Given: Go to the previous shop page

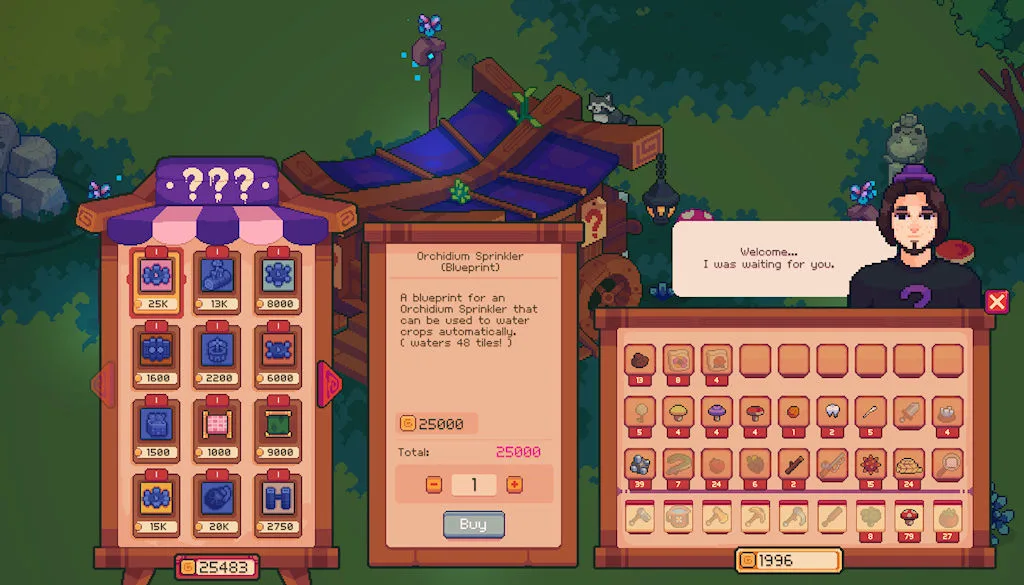Looking at the screenshot, I should click(104, 383).
